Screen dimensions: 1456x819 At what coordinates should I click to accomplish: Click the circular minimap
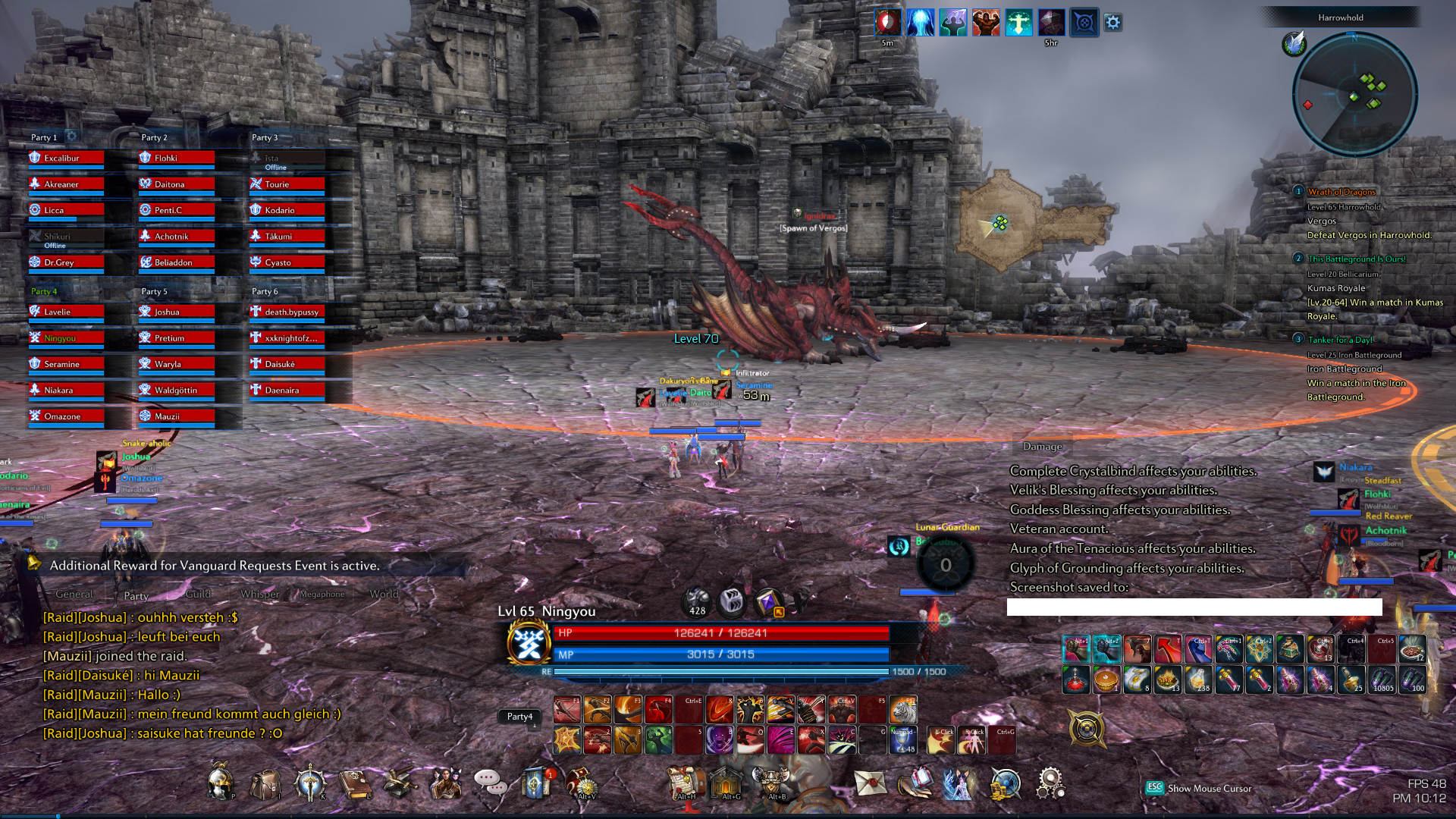1354,95
